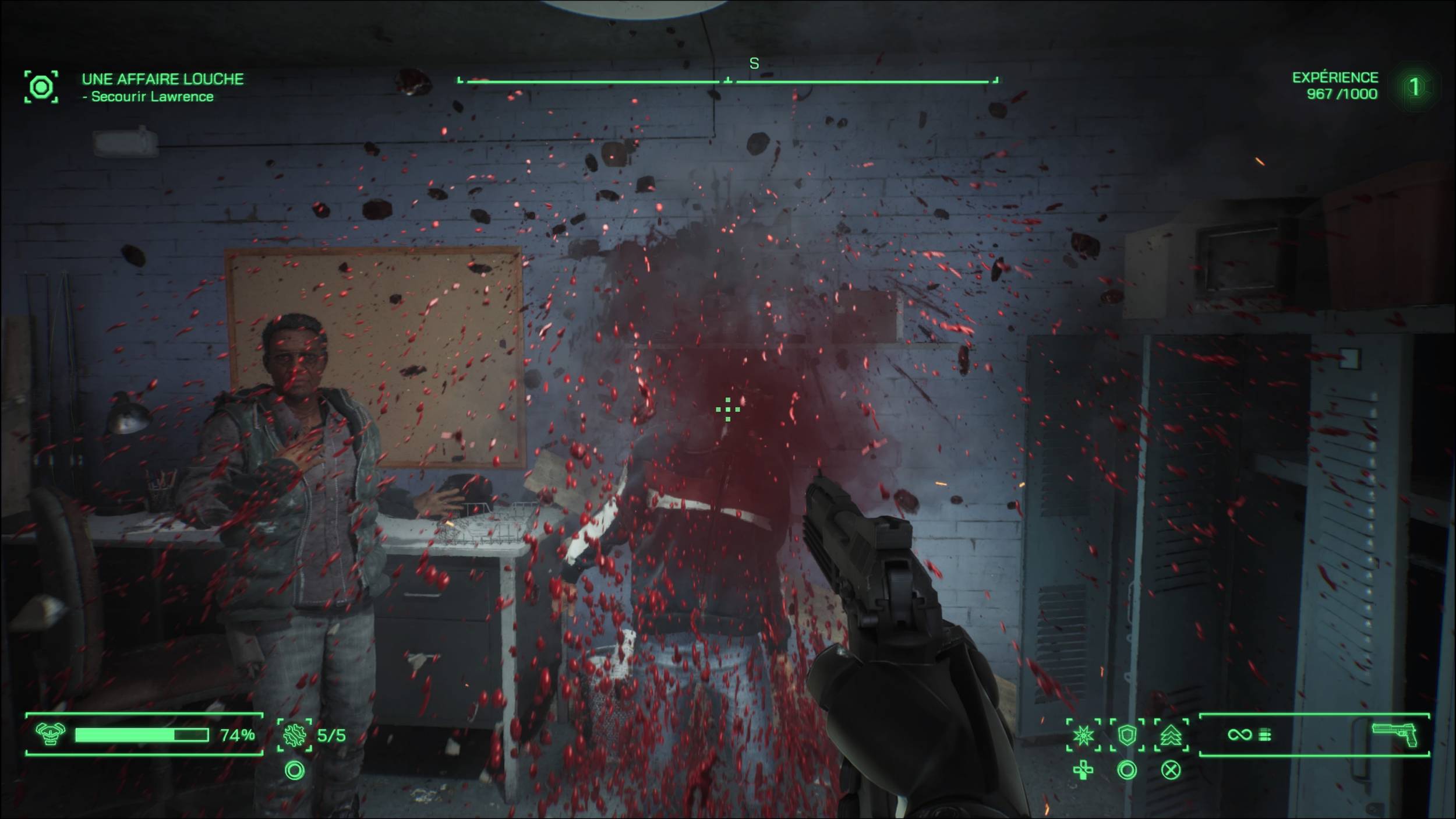This screenshot has width=1456, height=819.
Task: Select the level 1 skill point badge
Action: point(1414,87)
